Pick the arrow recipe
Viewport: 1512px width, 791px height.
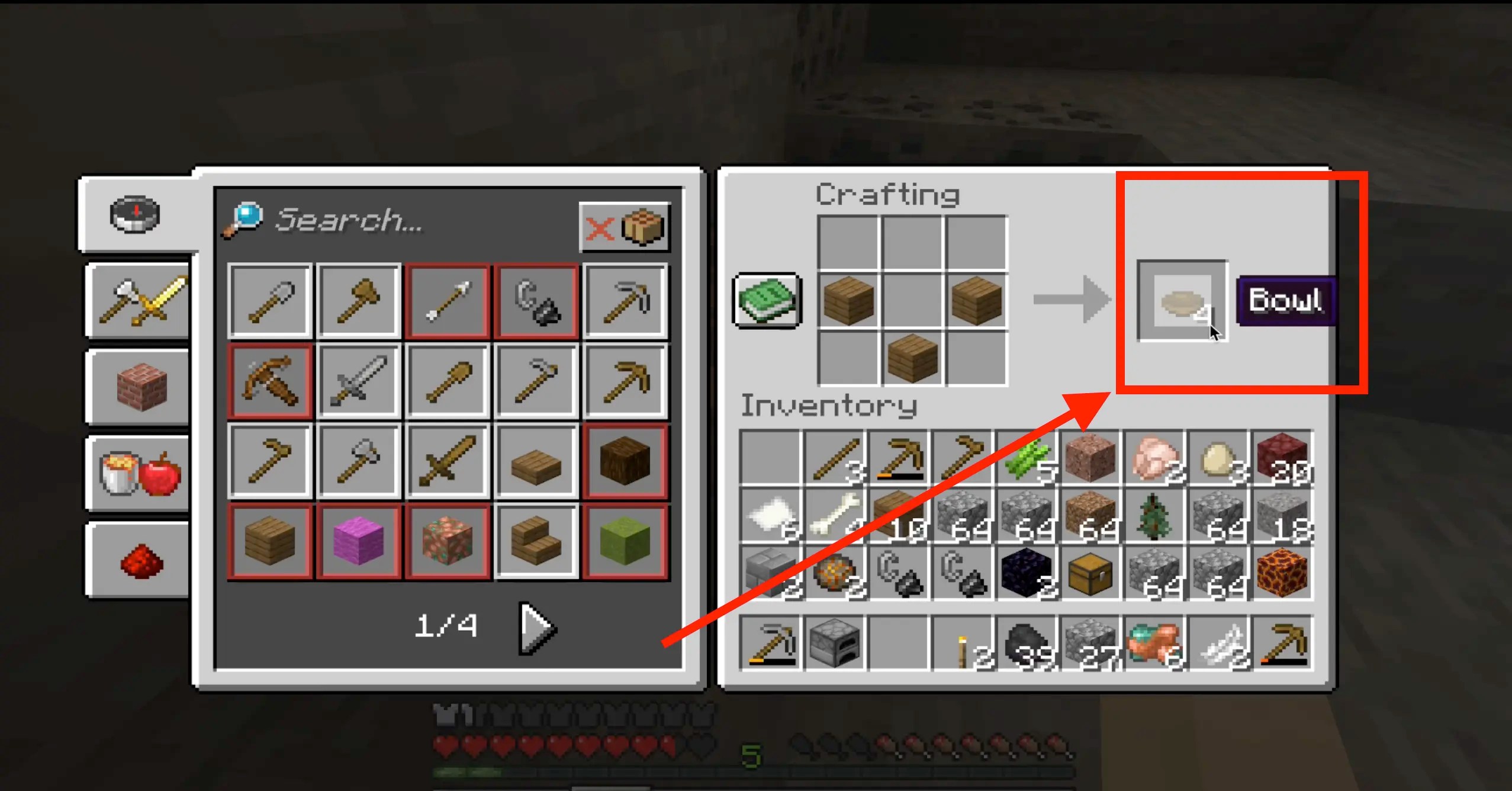pos(447,299)
